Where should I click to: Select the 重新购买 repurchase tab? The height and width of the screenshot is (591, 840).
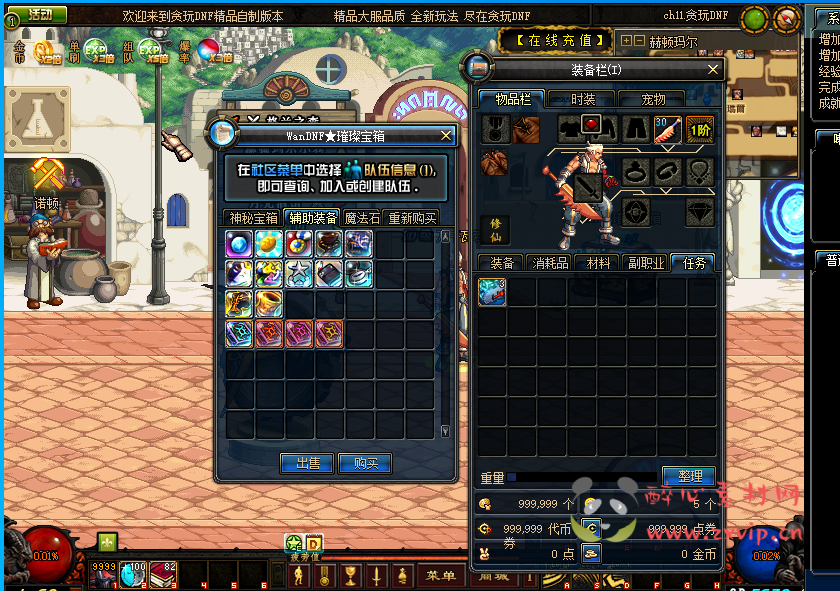point(412,218)
